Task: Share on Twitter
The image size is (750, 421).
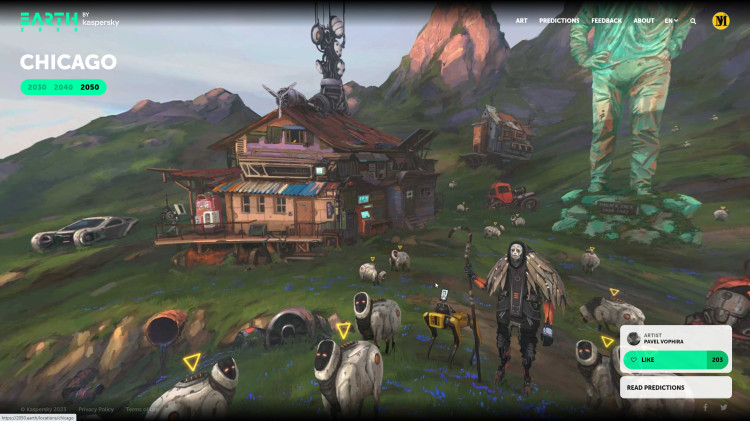Action: [724, 408]
